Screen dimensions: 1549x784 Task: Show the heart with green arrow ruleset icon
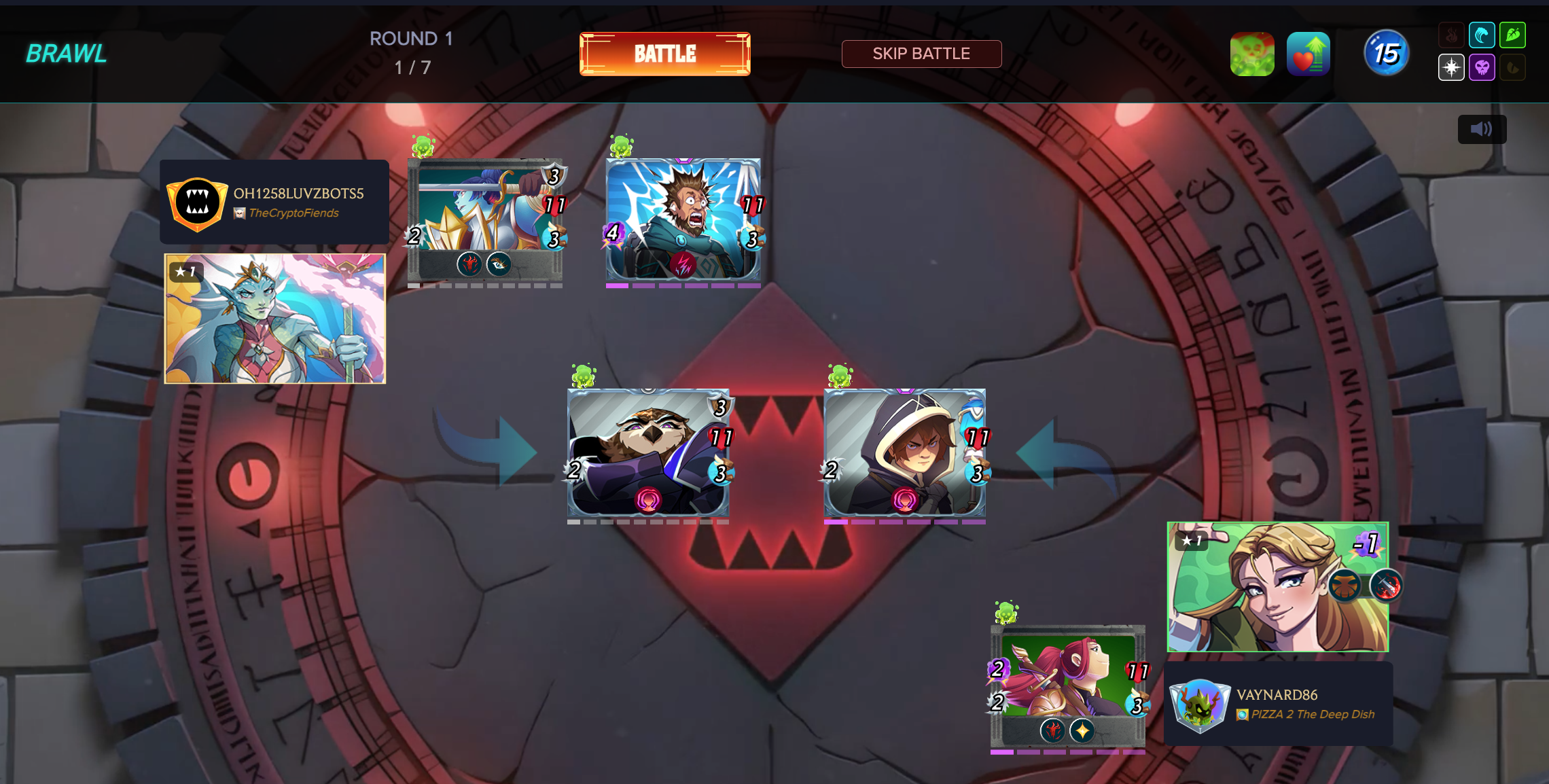click(x=1308, y=54)
